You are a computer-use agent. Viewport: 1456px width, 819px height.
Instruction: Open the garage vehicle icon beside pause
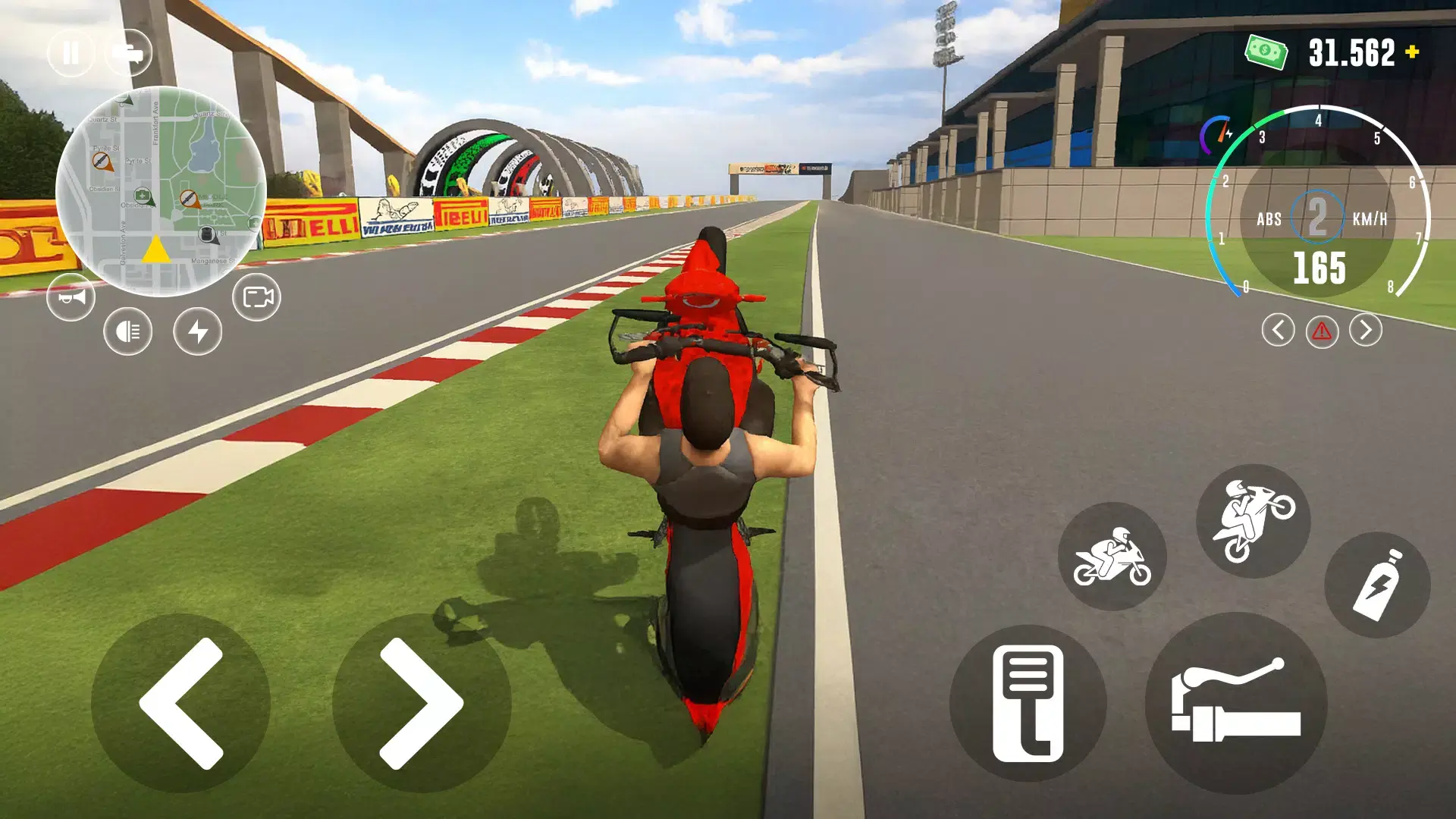pos(130,52)
